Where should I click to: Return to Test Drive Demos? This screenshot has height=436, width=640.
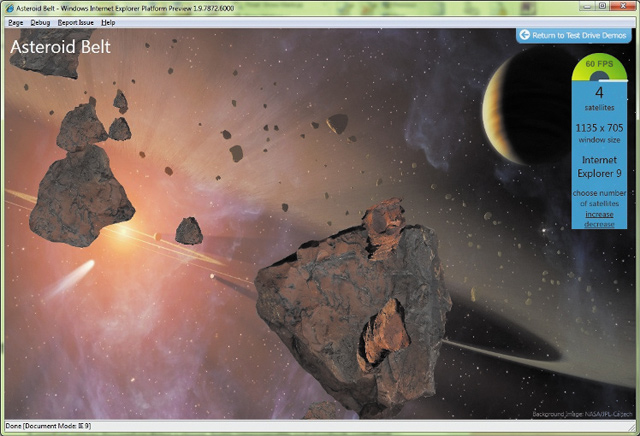click(576, 35)
